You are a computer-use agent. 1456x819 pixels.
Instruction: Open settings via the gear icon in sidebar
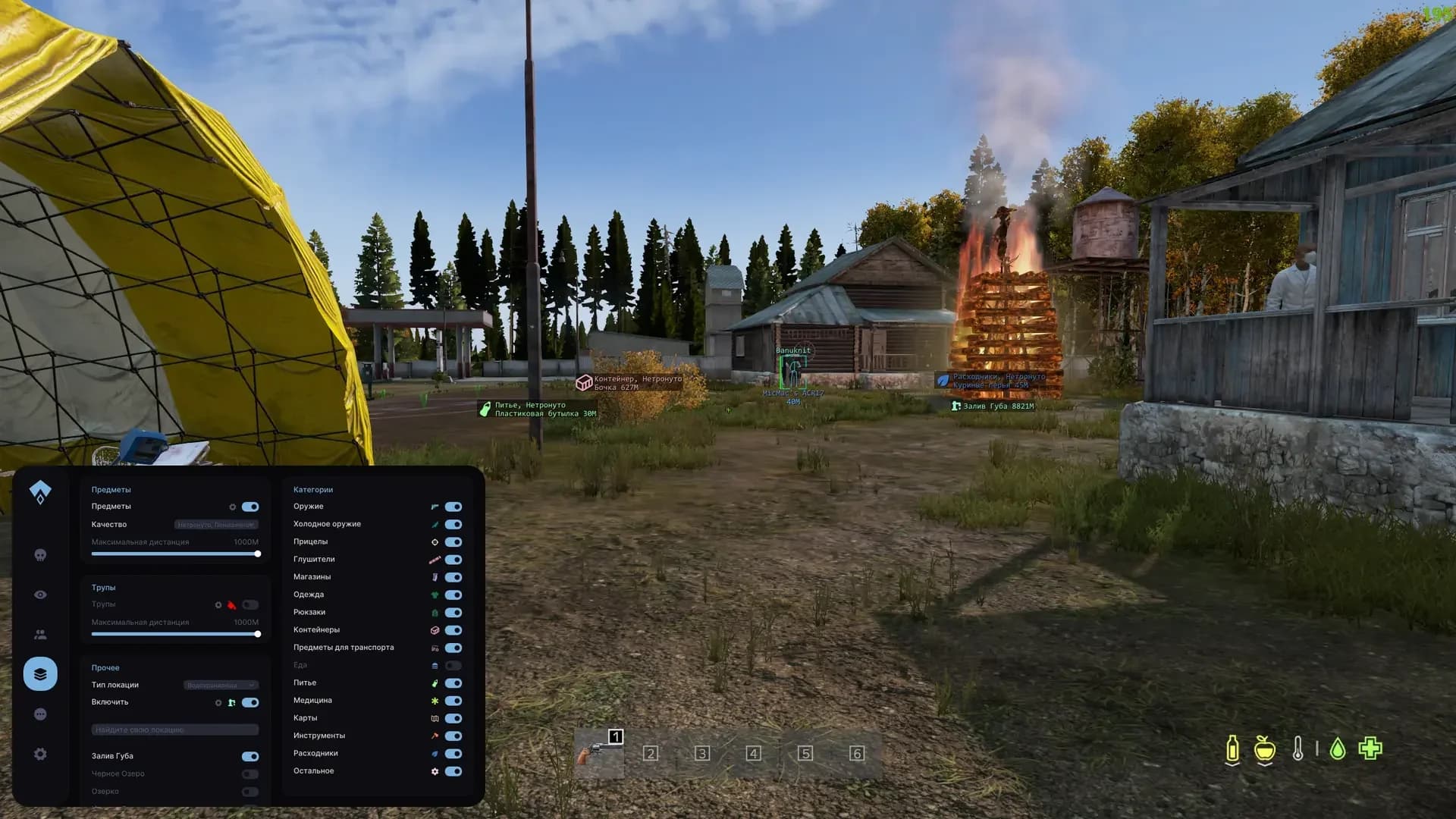click(x=40, y=753)
